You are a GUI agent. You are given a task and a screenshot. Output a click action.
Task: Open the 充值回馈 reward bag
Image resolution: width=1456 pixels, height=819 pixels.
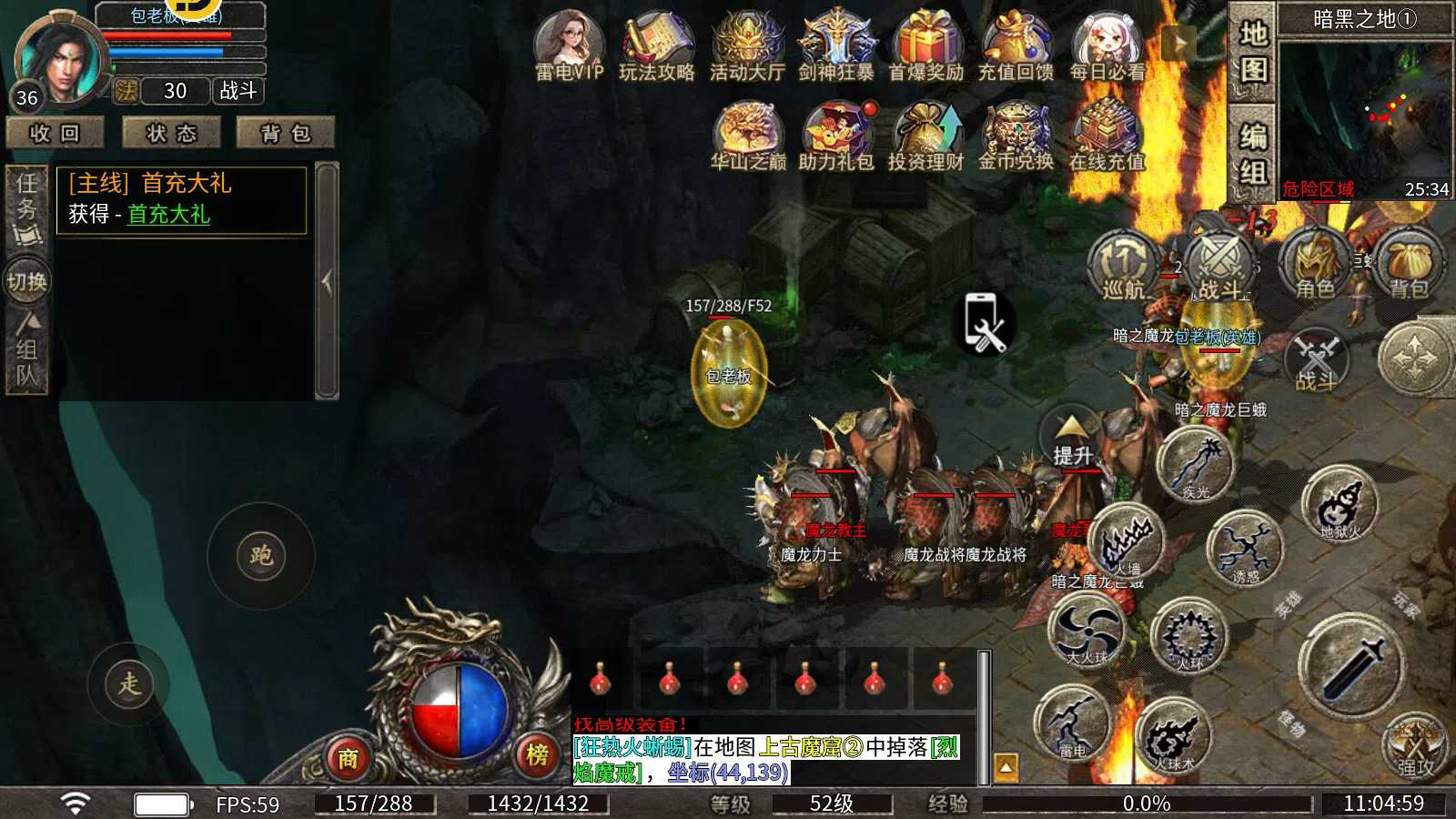pyautogui.click(x=1016, y=45)
